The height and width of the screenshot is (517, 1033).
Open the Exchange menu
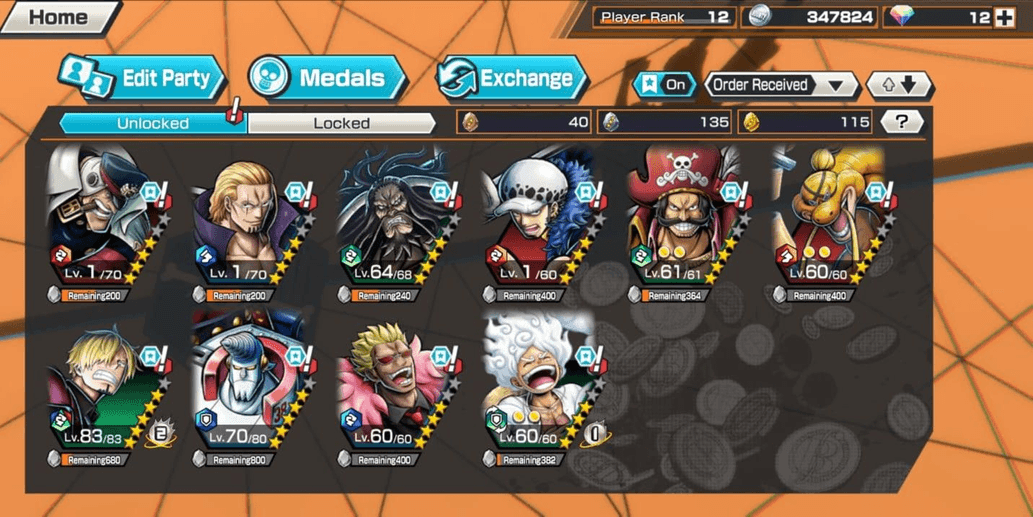(x=510, y=78)
